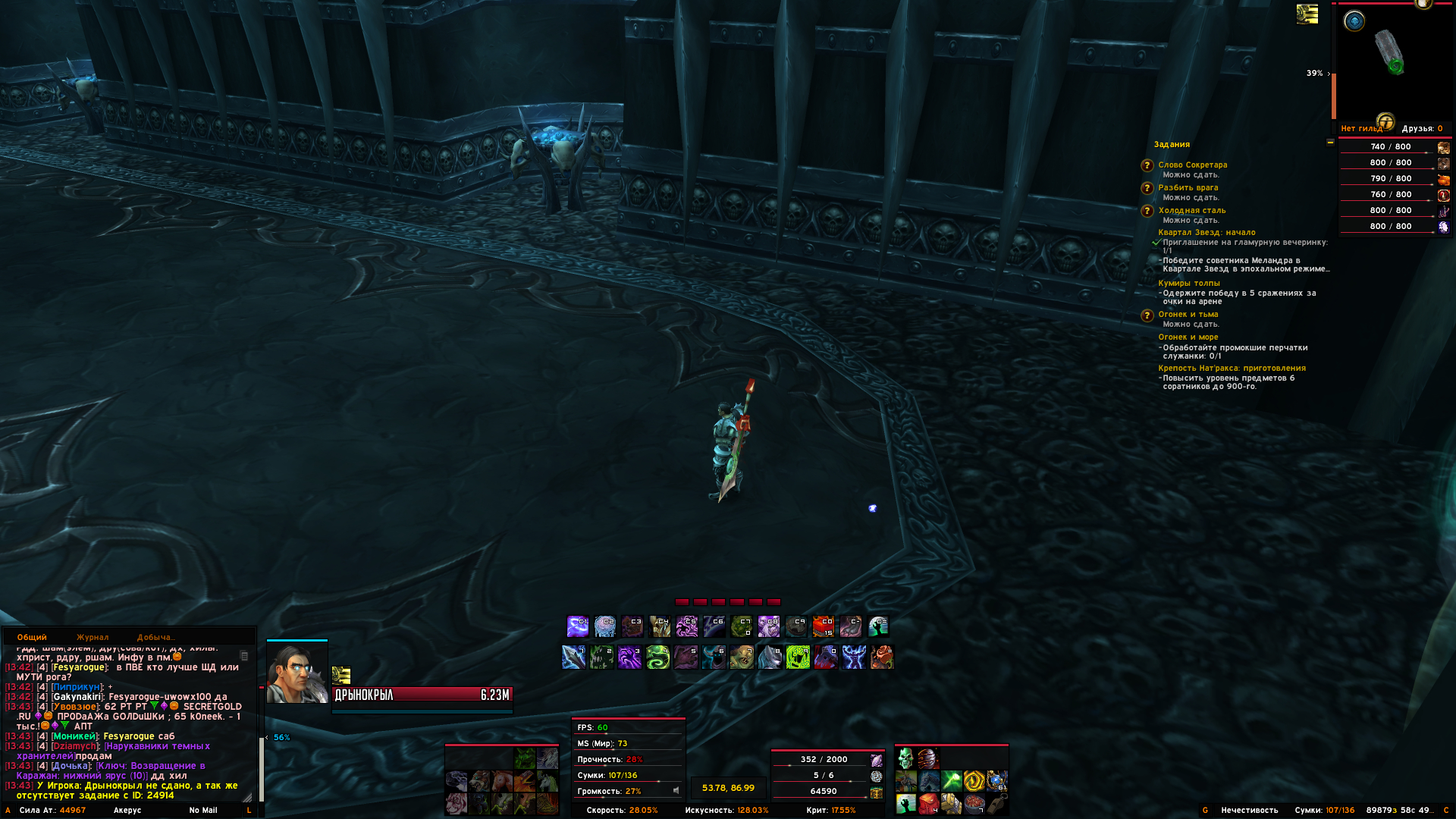The height and width of the screenshot is (819, 1456).
Task: Open the Нет гильдии guild panel
Action: point(1361,128)
